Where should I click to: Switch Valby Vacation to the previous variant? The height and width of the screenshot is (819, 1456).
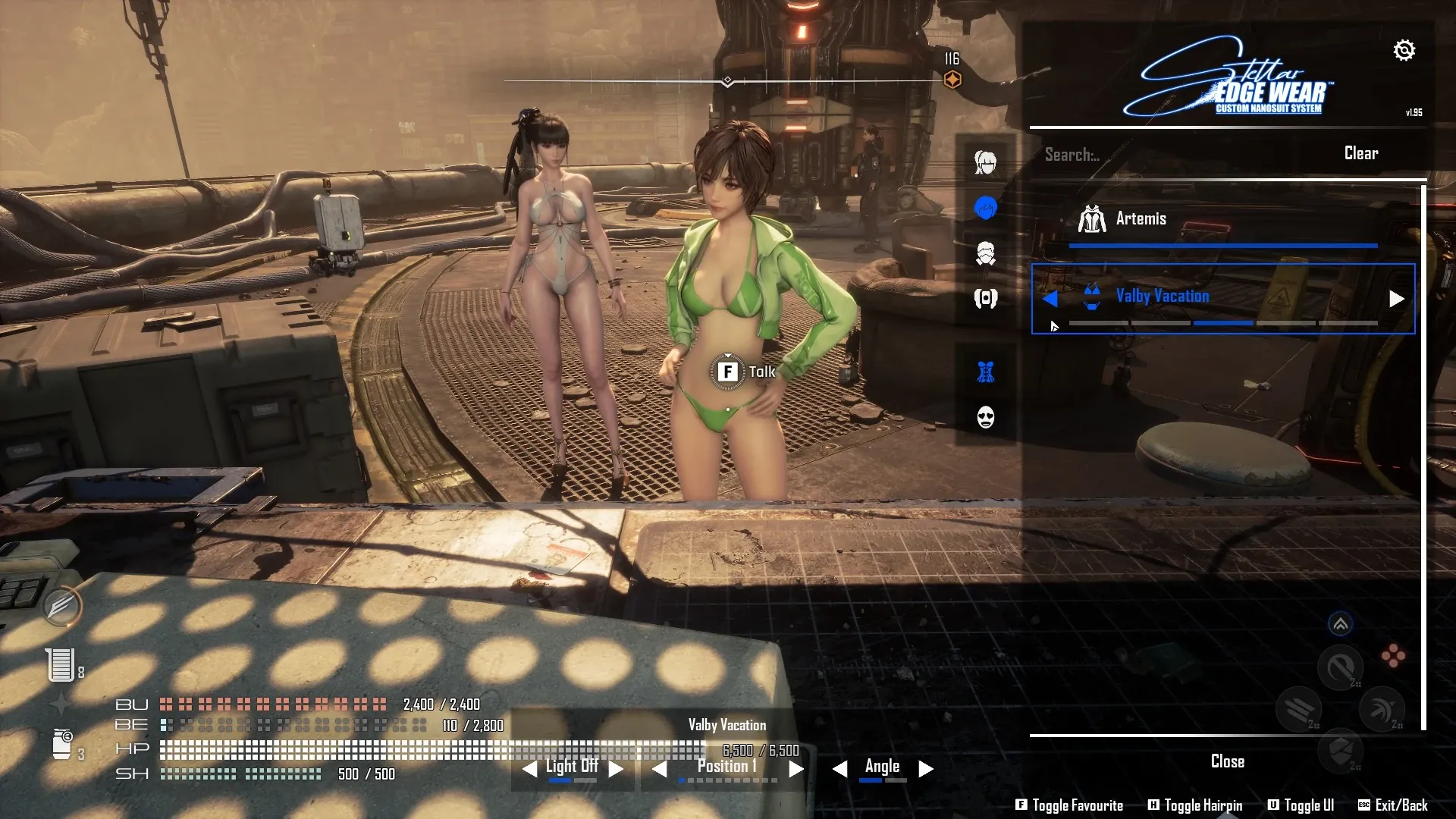click(x=1050, y=299)
